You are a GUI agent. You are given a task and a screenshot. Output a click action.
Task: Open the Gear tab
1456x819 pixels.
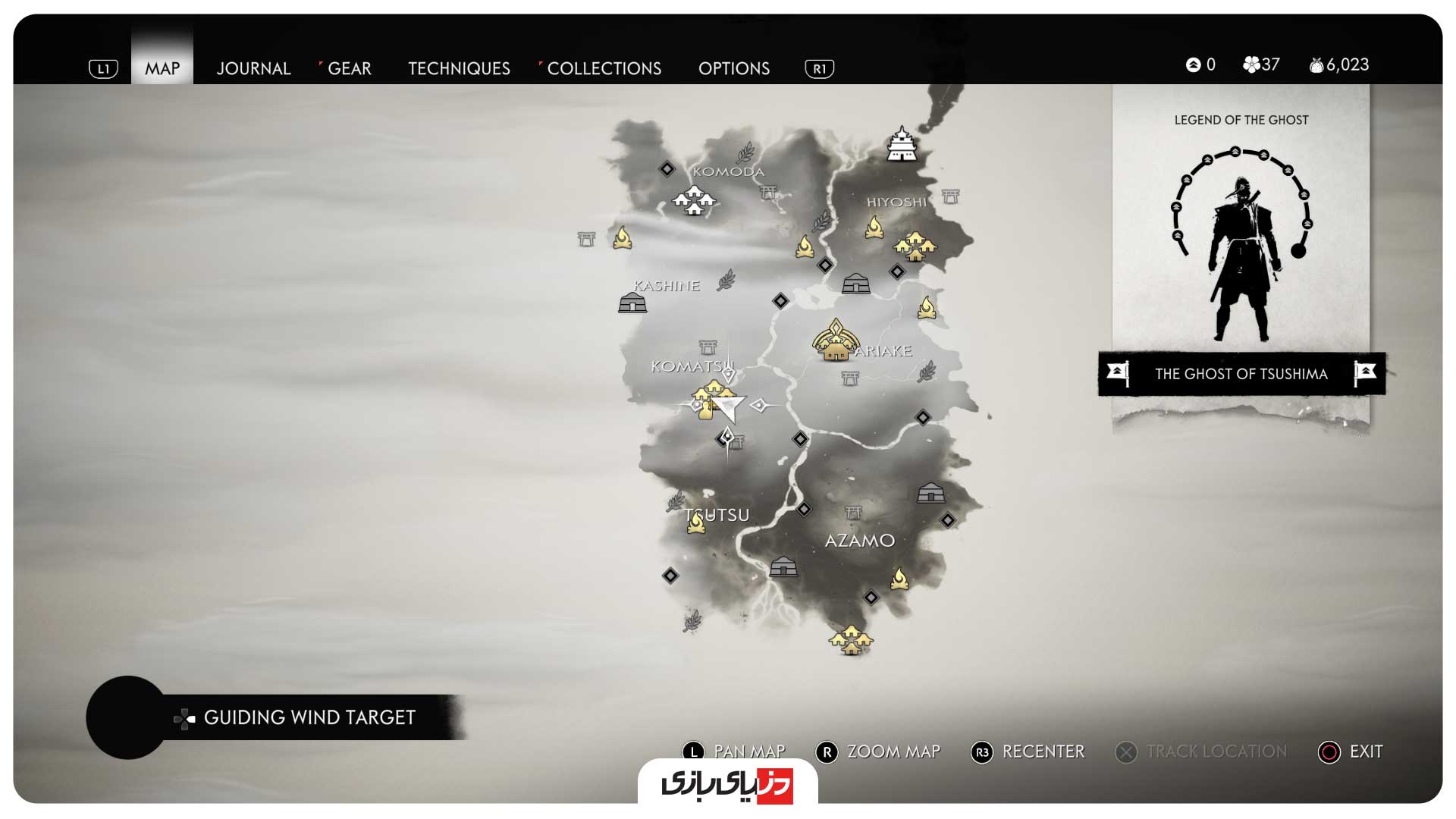click(349, 68)
